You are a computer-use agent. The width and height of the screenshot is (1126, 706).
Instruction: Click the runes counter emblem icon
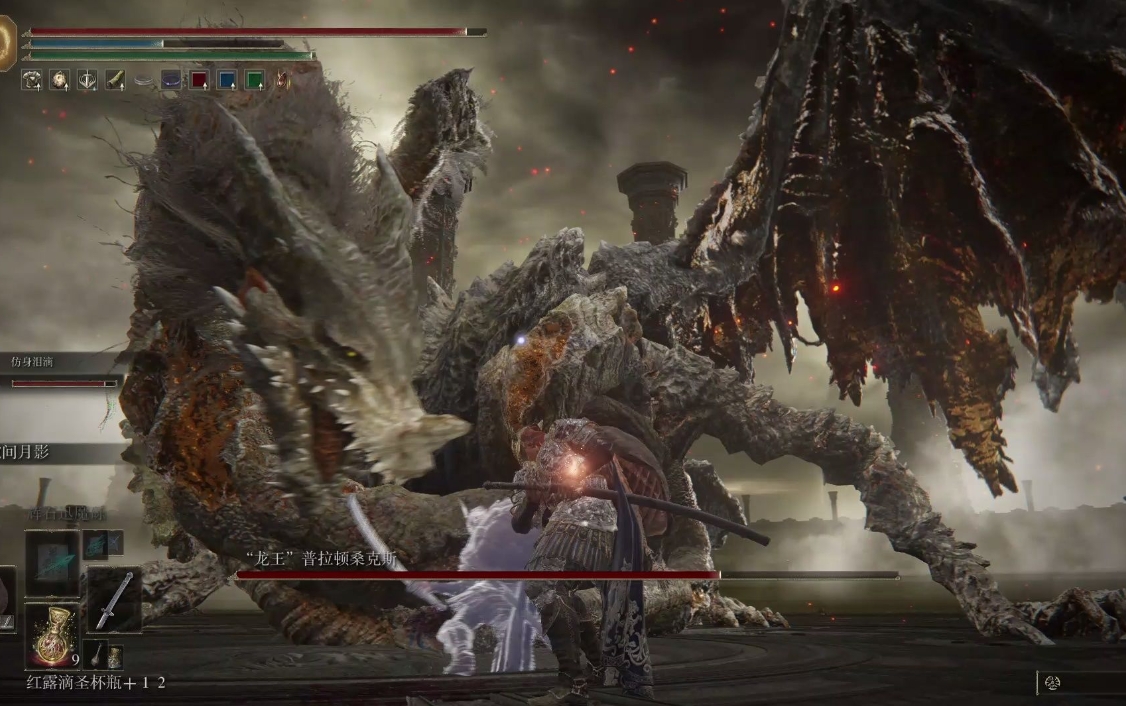(1053, 685)
